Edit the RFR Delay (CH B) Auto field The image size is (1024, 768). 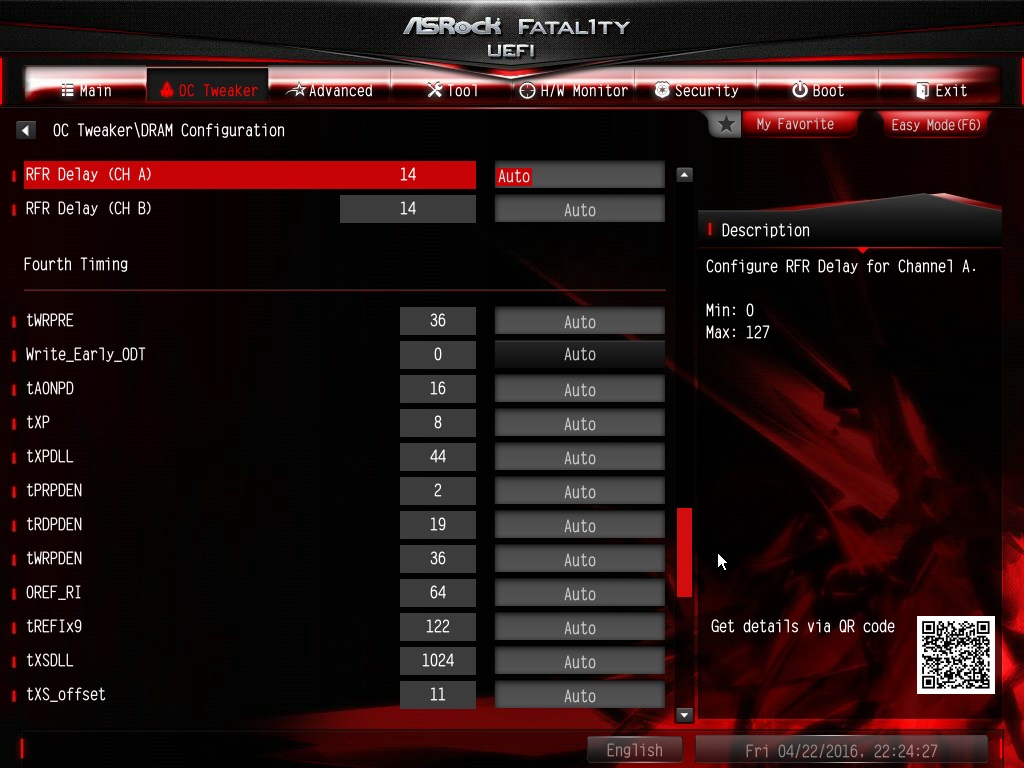pyautogui.click(x=579, y=209)
